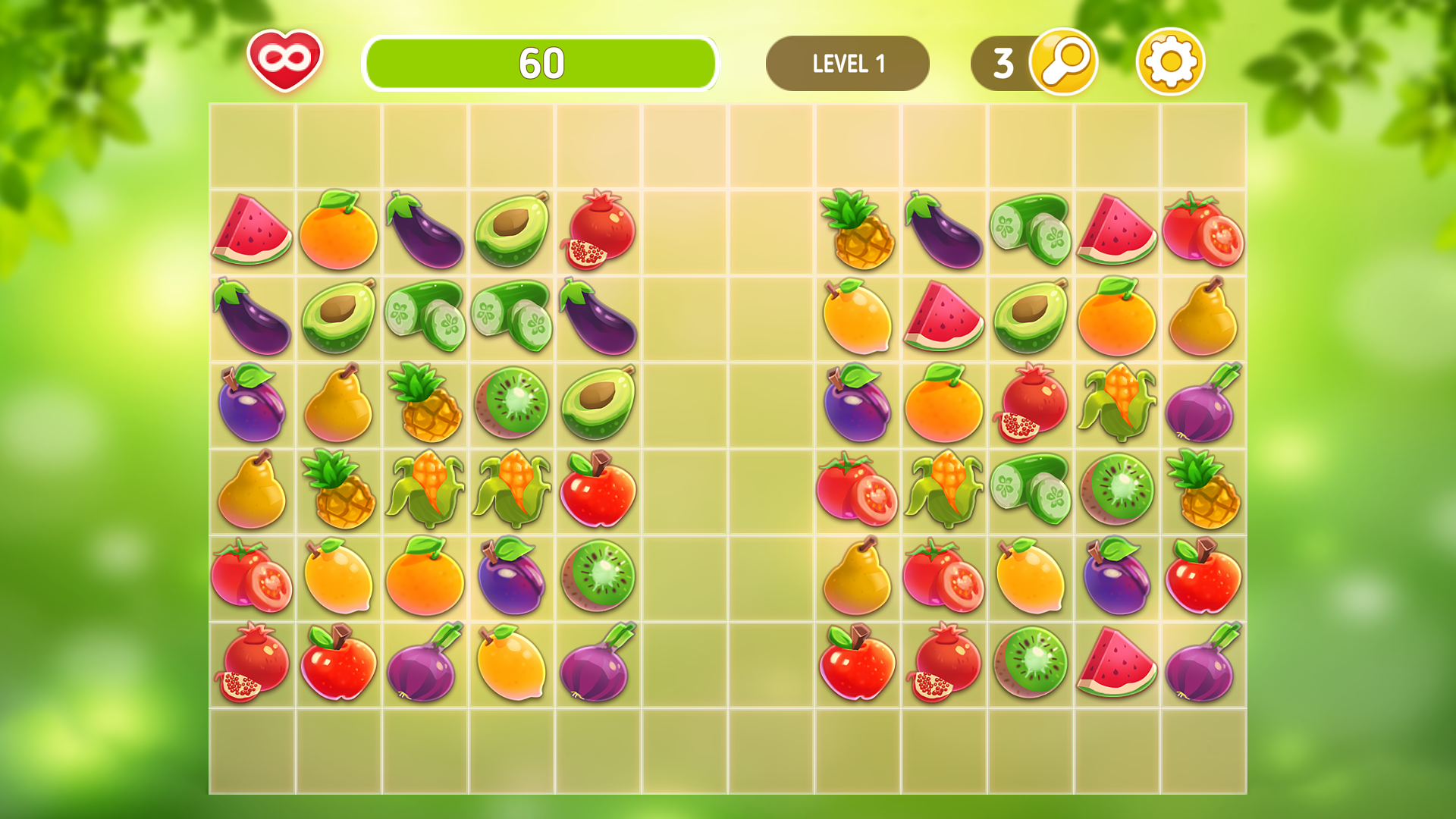The height and width of the screenshot is (819, 1456).
Task: Use the magnifying glass hint button
Action: 1063,61
